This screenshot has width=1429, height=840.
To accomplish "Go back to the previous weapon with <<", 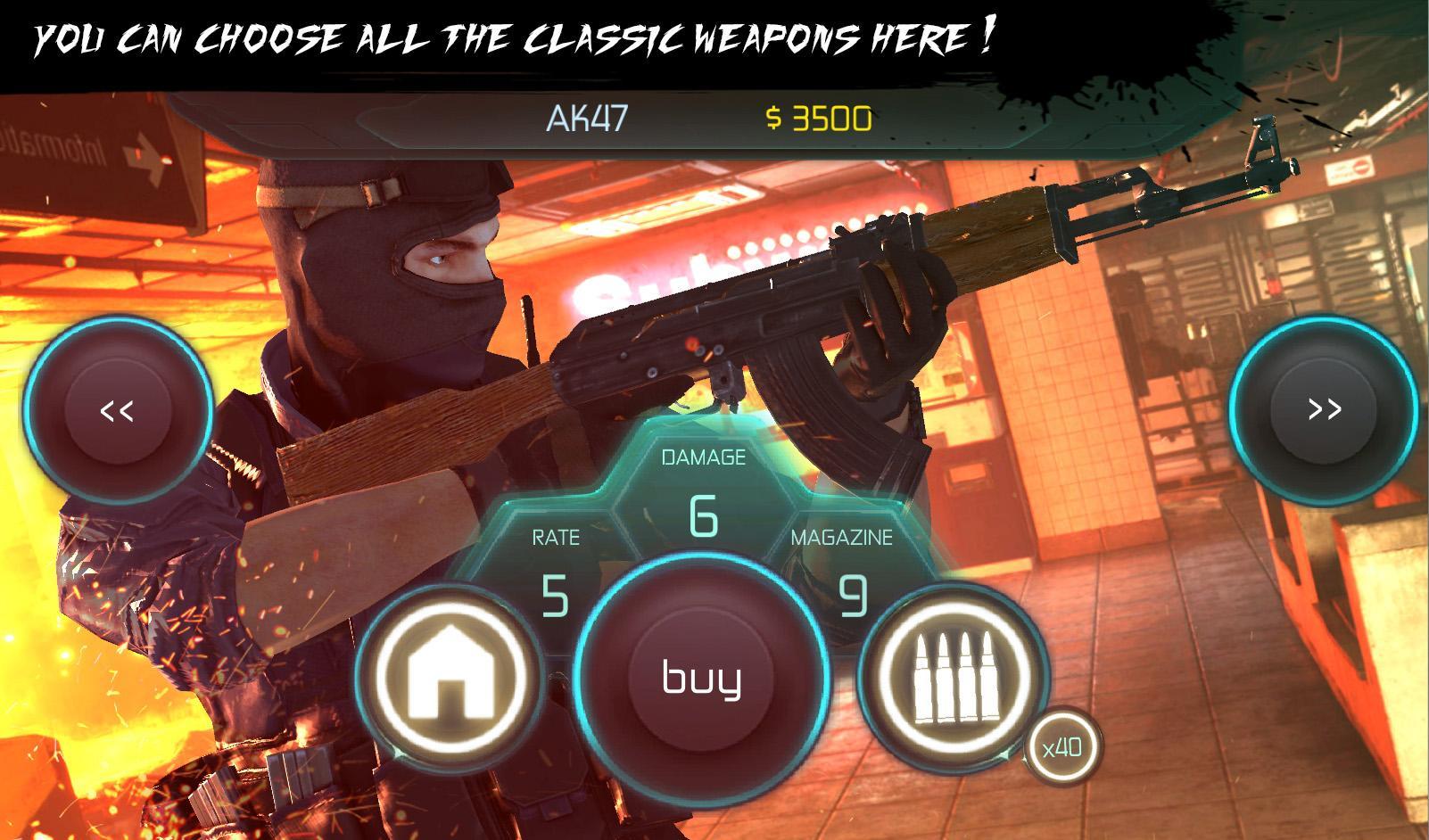I will [119, 410].
